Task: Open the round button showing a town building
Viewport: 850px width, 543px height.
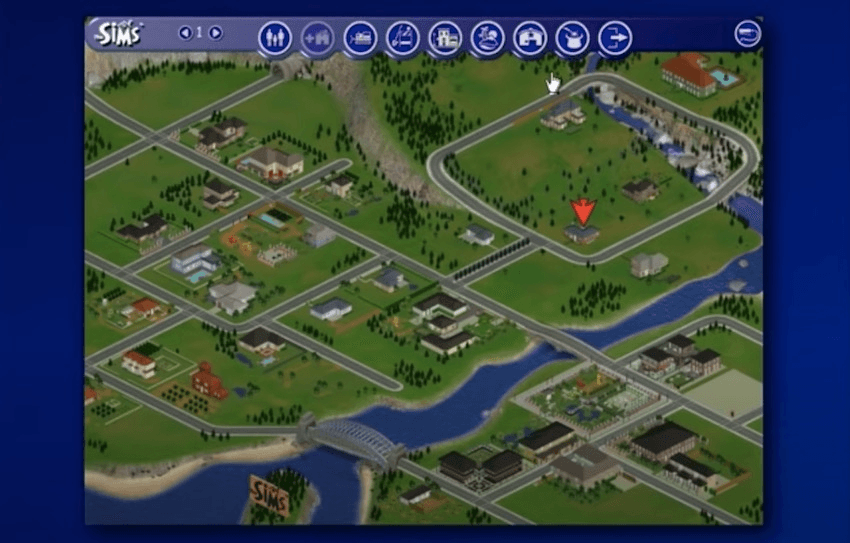Action: 444,38
